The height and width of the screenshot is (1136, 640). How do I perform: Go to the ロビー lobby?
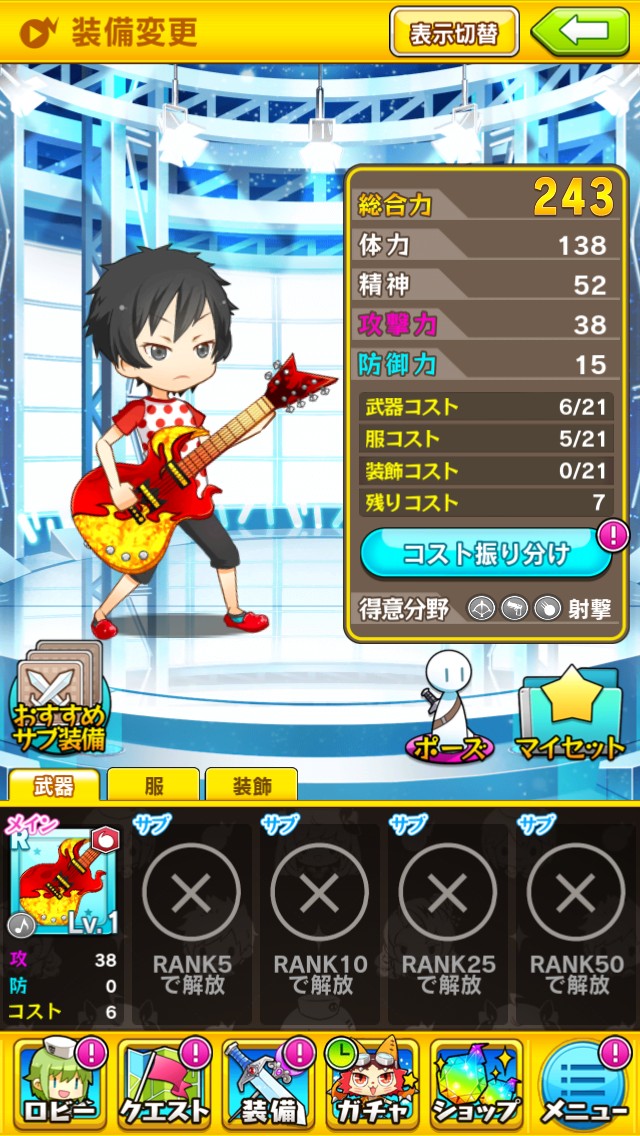[57, 1084]
